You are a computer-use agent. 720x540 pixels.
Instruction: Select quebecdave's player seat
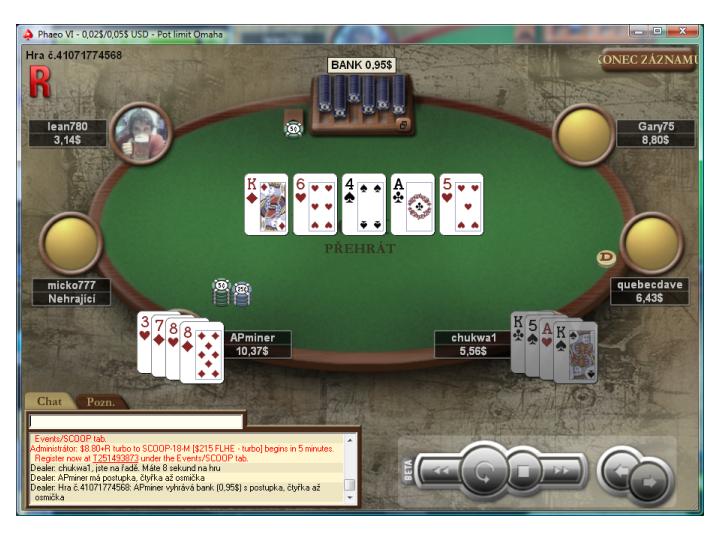pyautogui.click(x=651, y=243)
